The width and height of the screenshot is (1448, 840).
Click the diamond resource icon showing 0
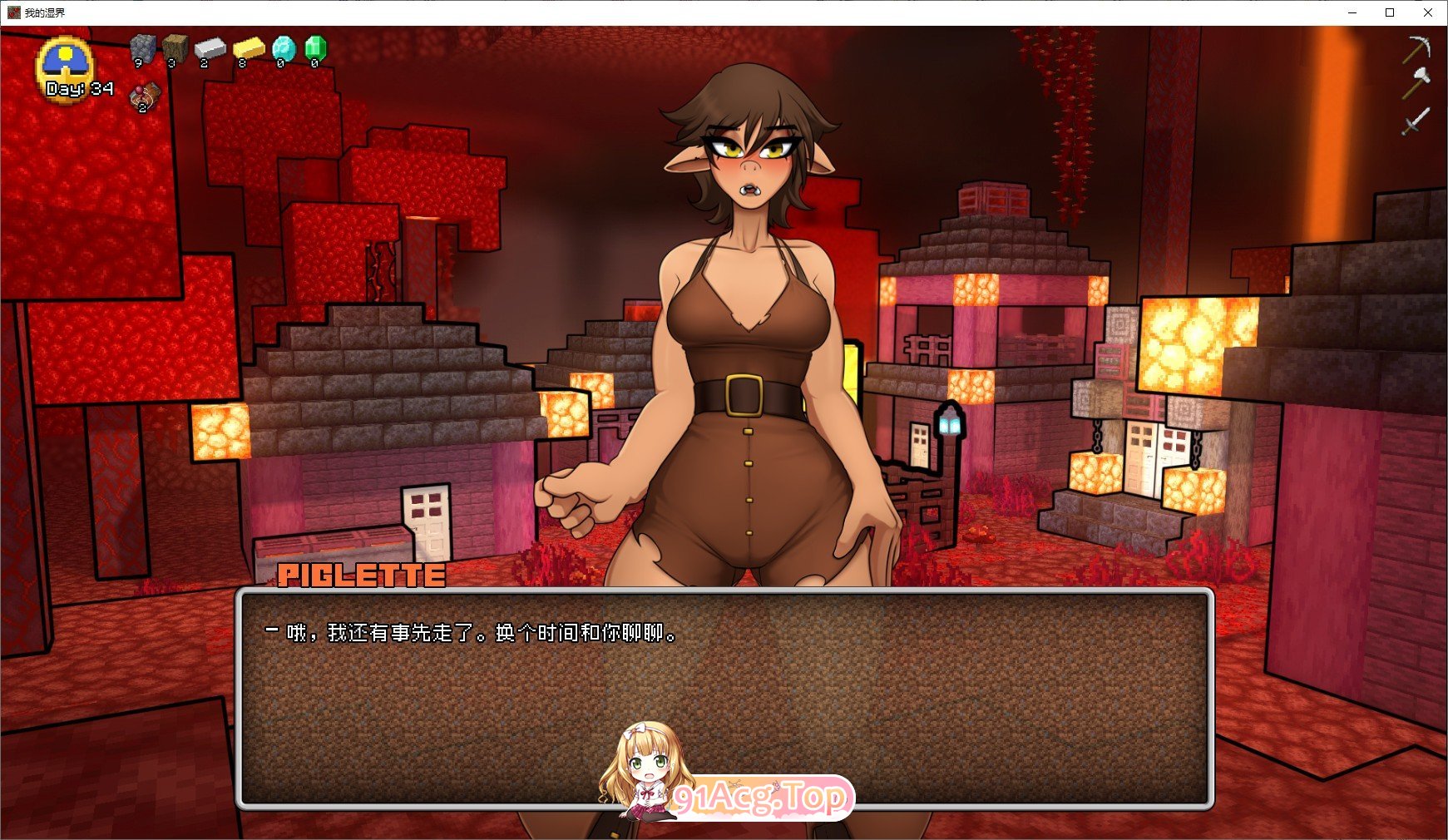coord(285,47)
